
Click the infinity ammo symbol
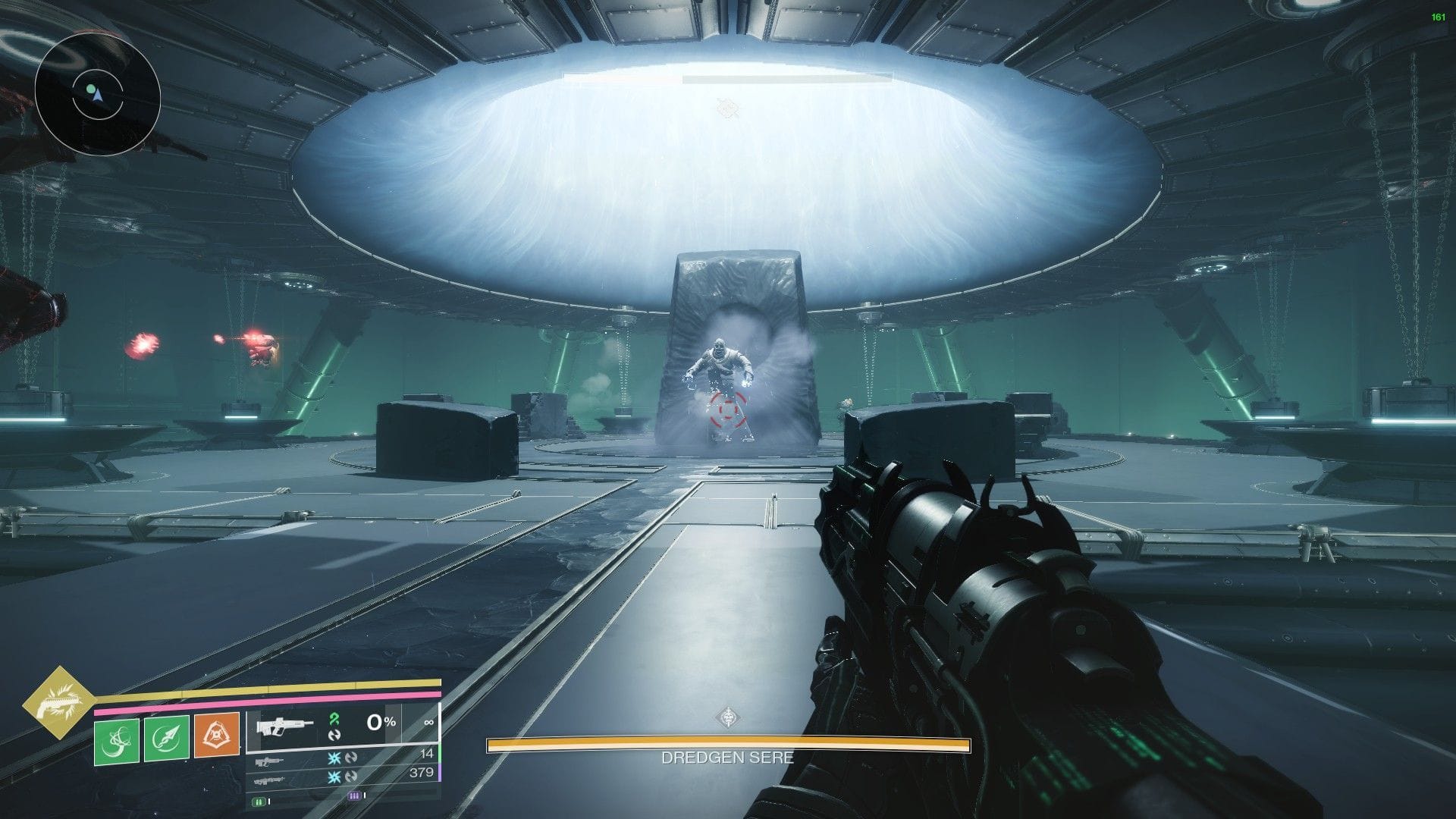(428, 723)
